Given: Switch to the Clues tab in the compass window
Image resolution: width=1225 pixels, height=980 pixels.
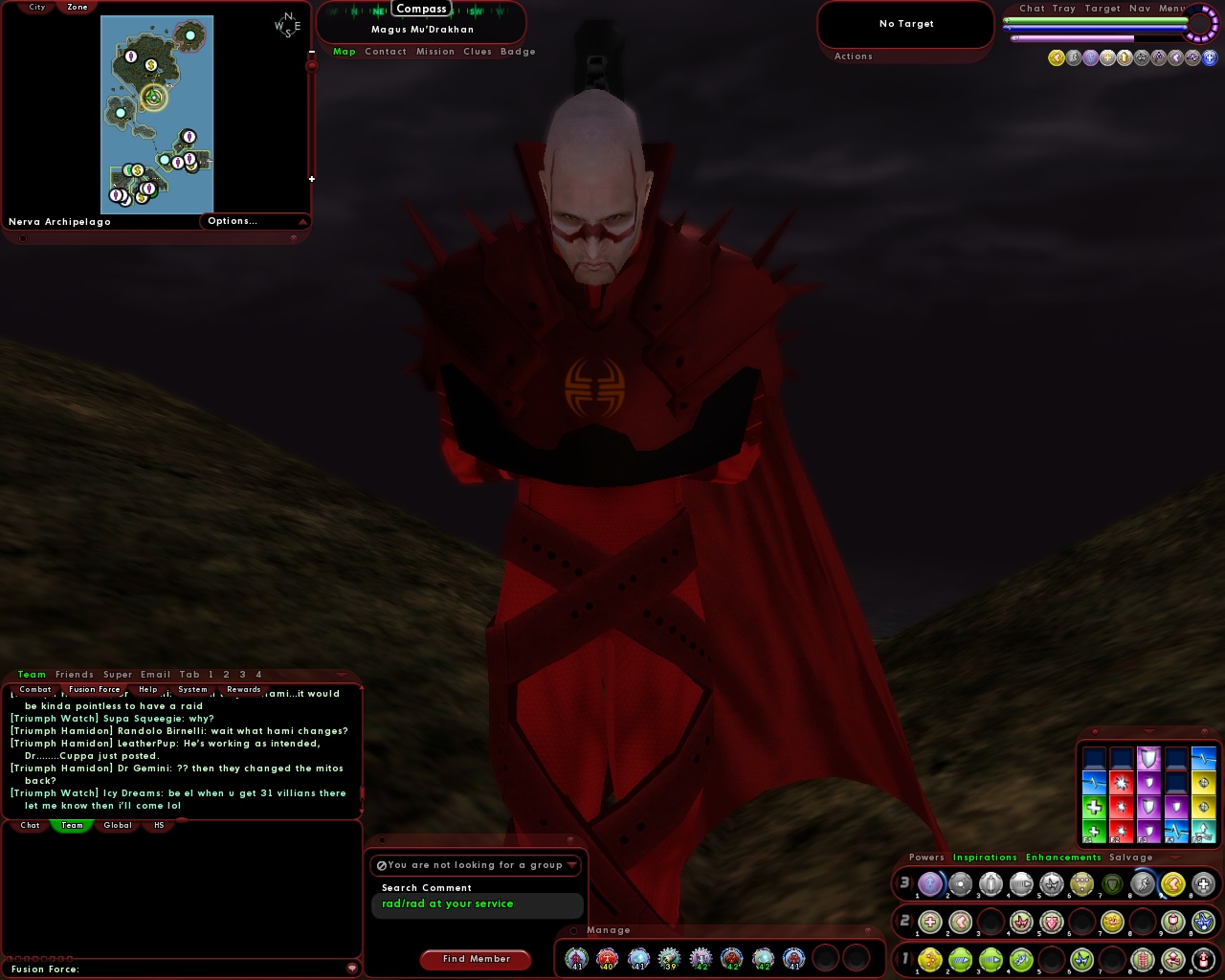Looking at the screenshot, I should (478, 51).
